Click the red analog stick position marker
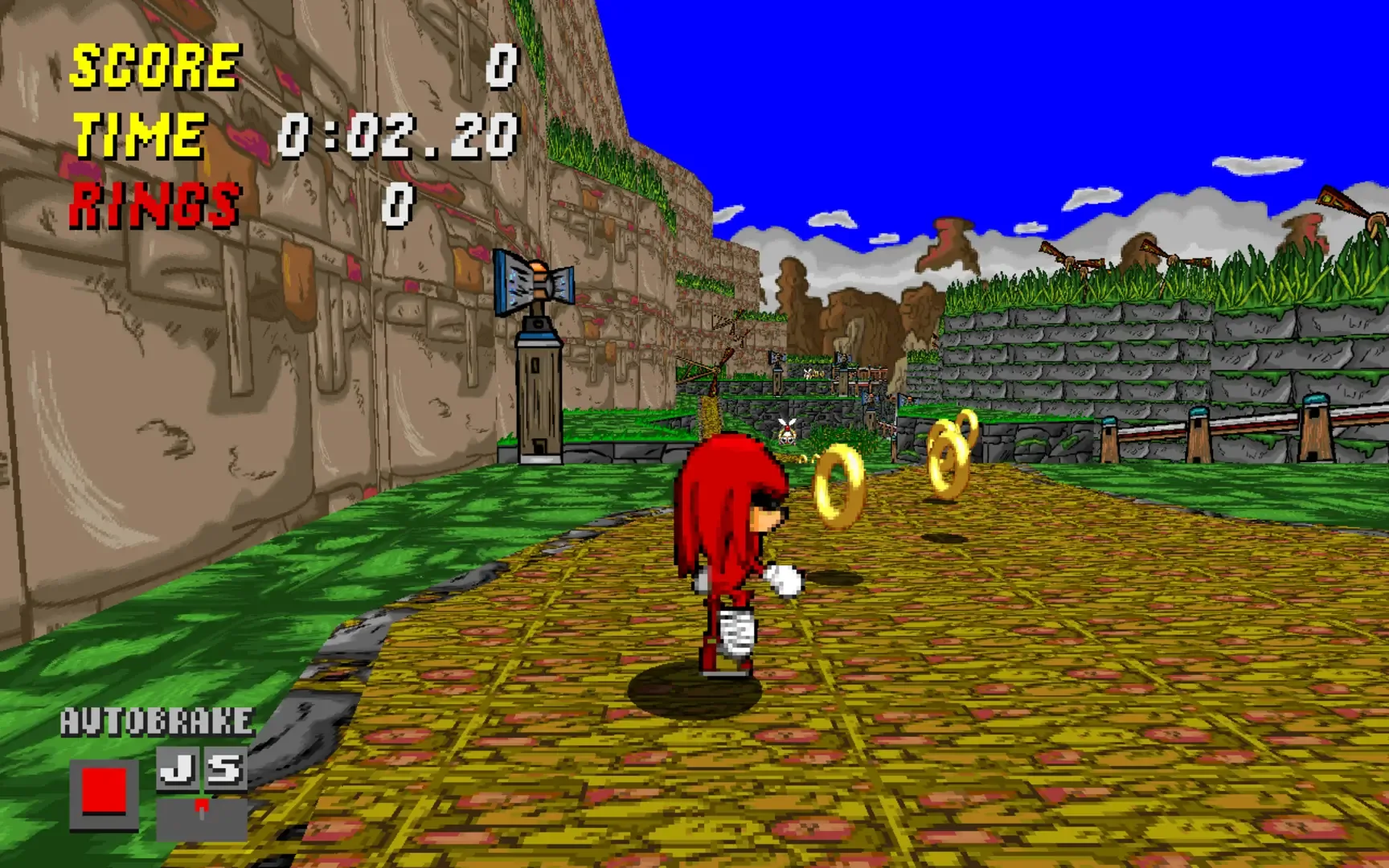 pos(202,805)
